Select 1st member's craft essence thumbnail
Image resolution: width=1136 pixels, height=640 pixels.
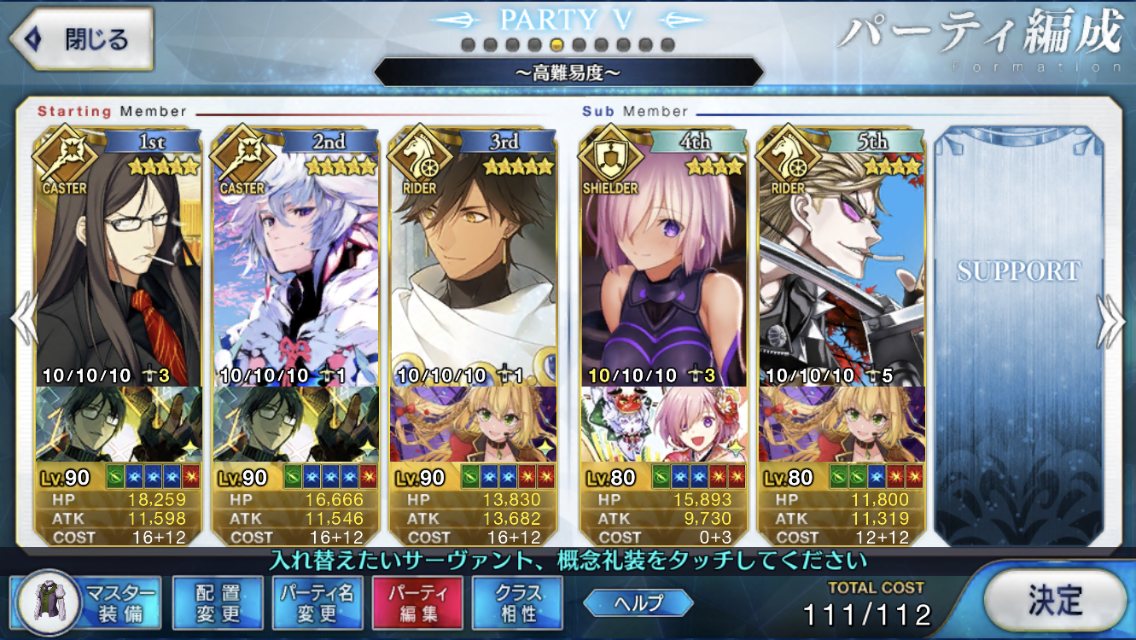click(118, 424)
